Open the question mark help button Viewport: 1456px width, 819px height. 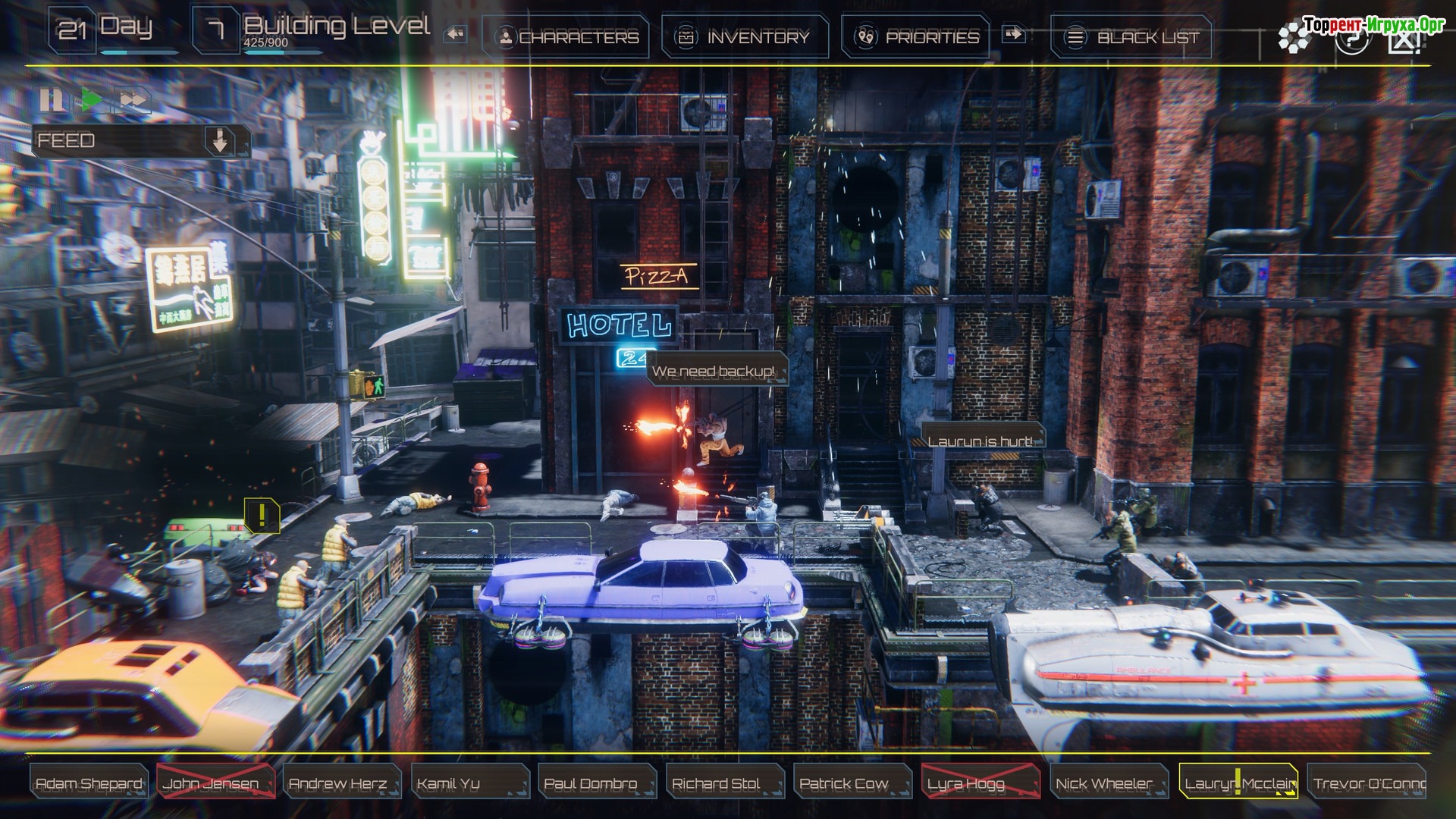1351,38
